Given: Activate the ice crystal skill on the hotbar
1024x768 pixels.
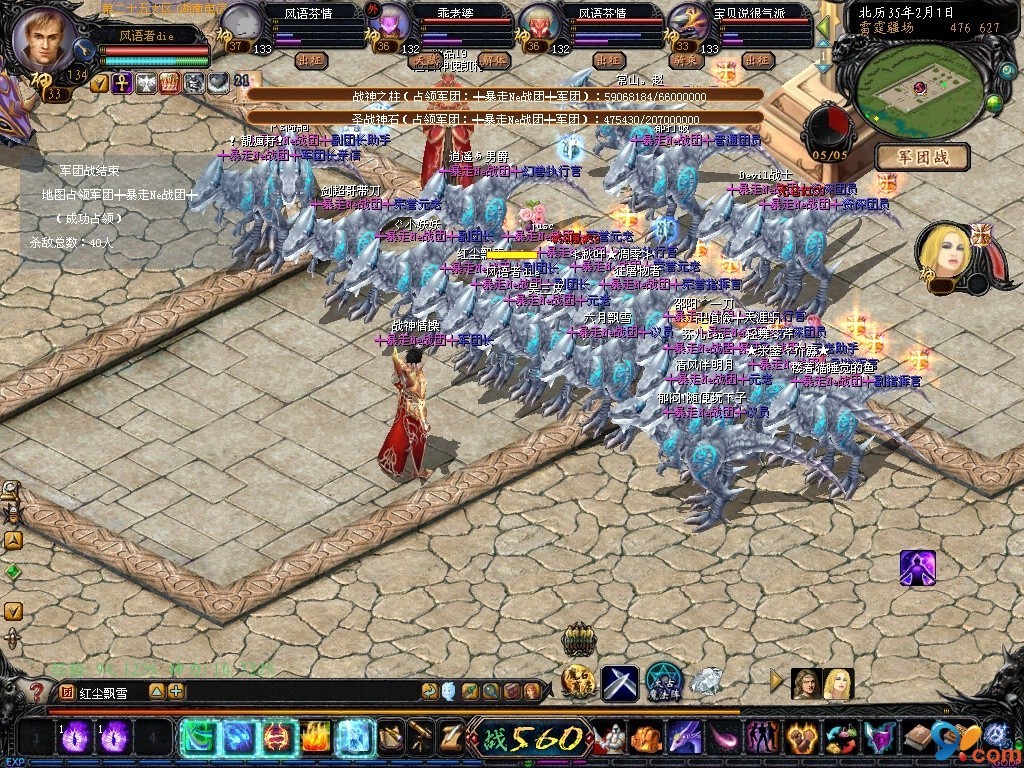Looking at the screenshot, I should click(354, 738).
